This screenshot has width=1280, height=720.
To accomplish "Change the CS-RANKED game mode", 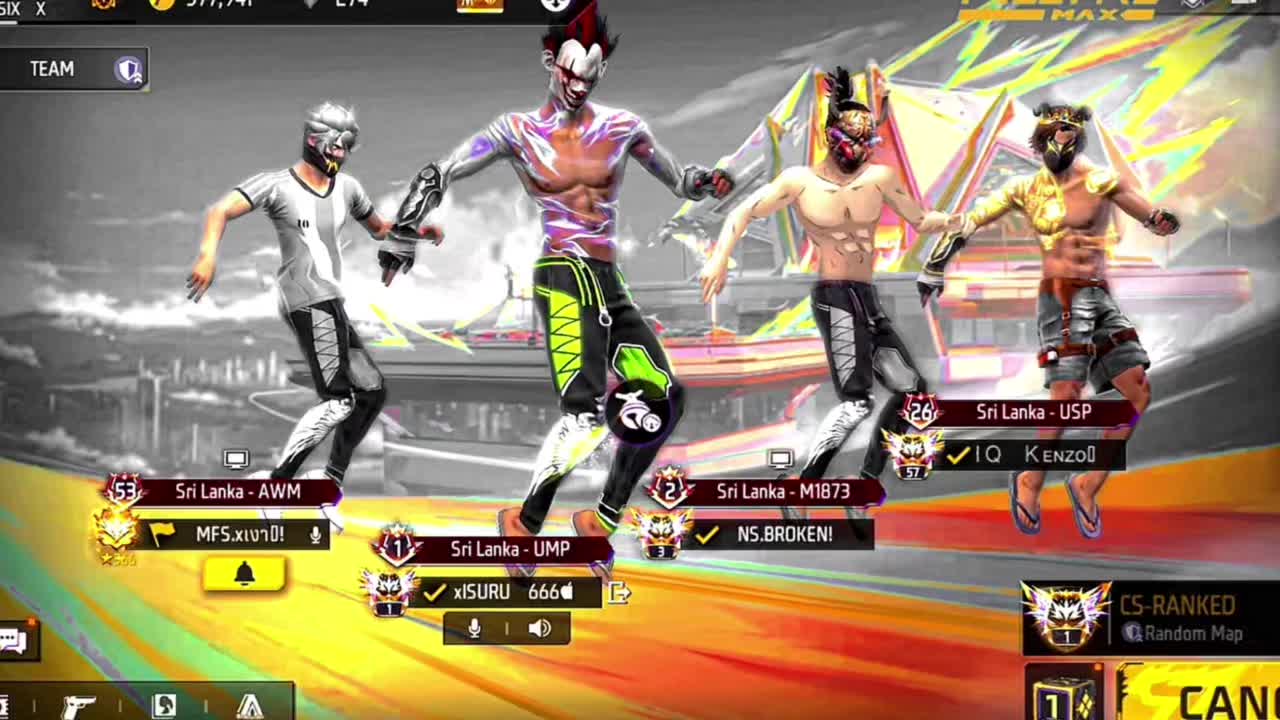I will pos(1150,618).
